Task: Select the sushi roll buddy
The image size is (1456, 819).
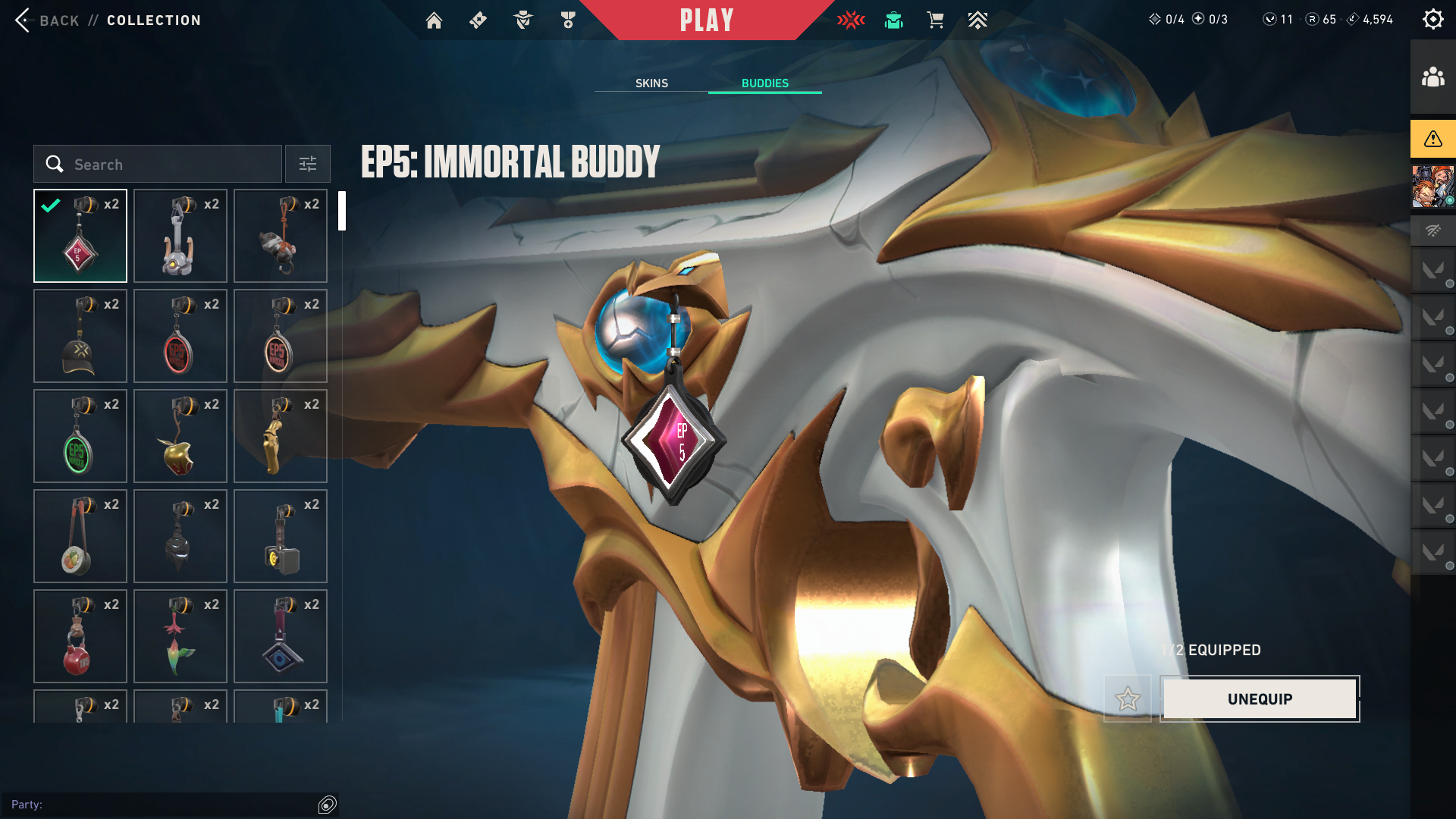Action: pos(80,536)
